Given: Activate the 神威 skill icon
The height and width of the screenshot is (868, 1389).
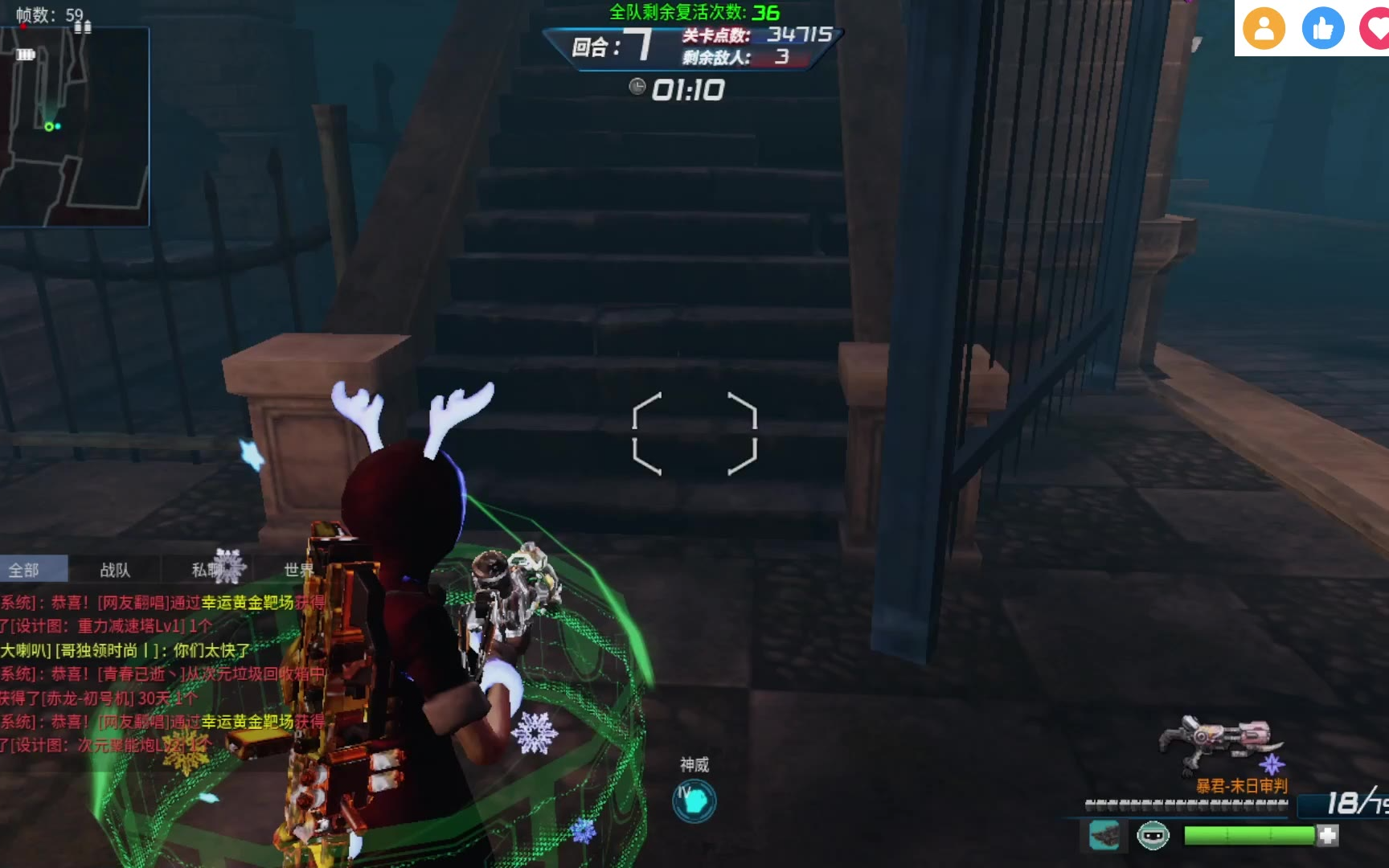Looking at the screenshot, I should click(x=694, y=800).
